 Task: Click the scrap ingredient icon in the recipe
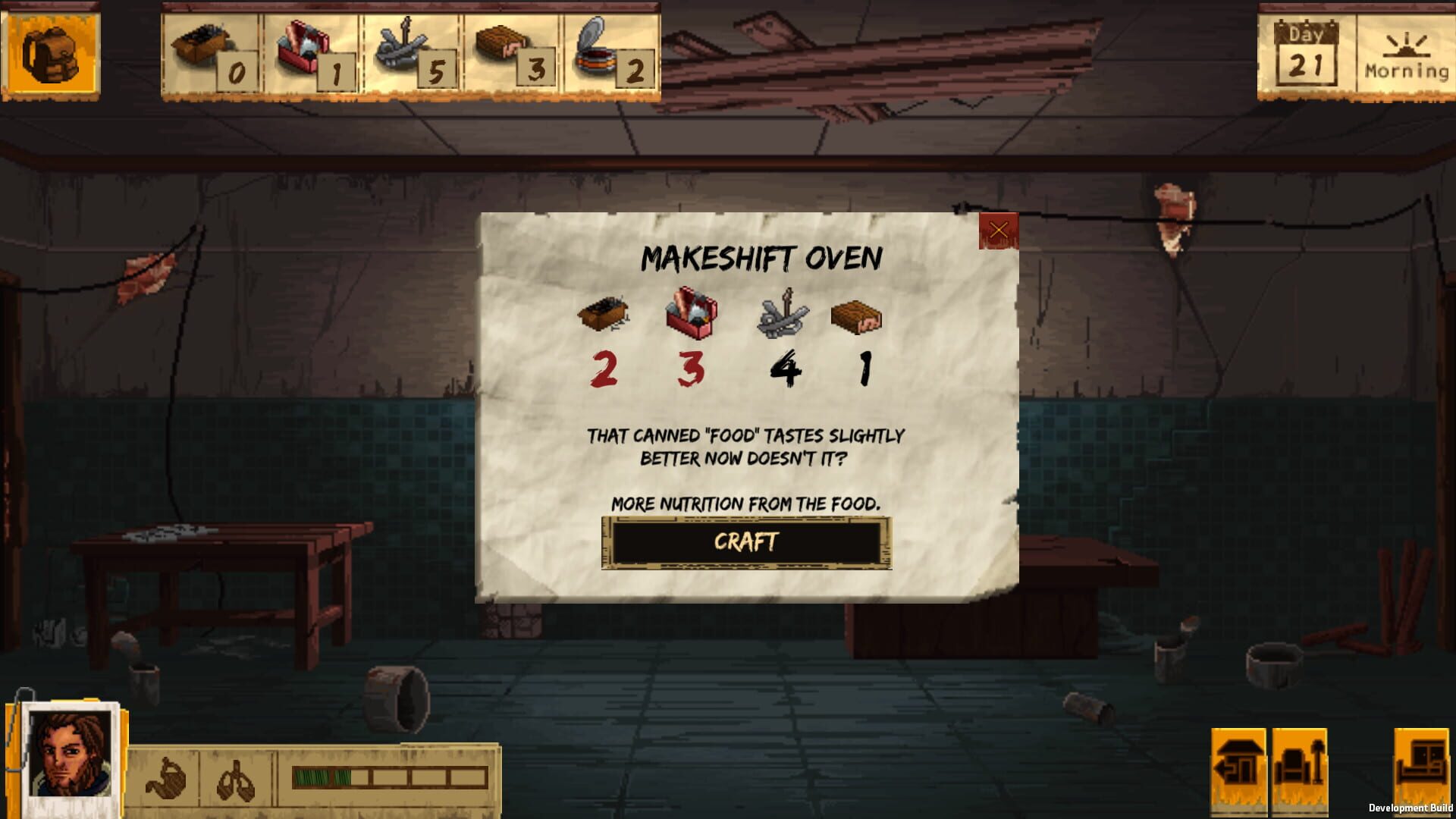[x=604, y=315]
